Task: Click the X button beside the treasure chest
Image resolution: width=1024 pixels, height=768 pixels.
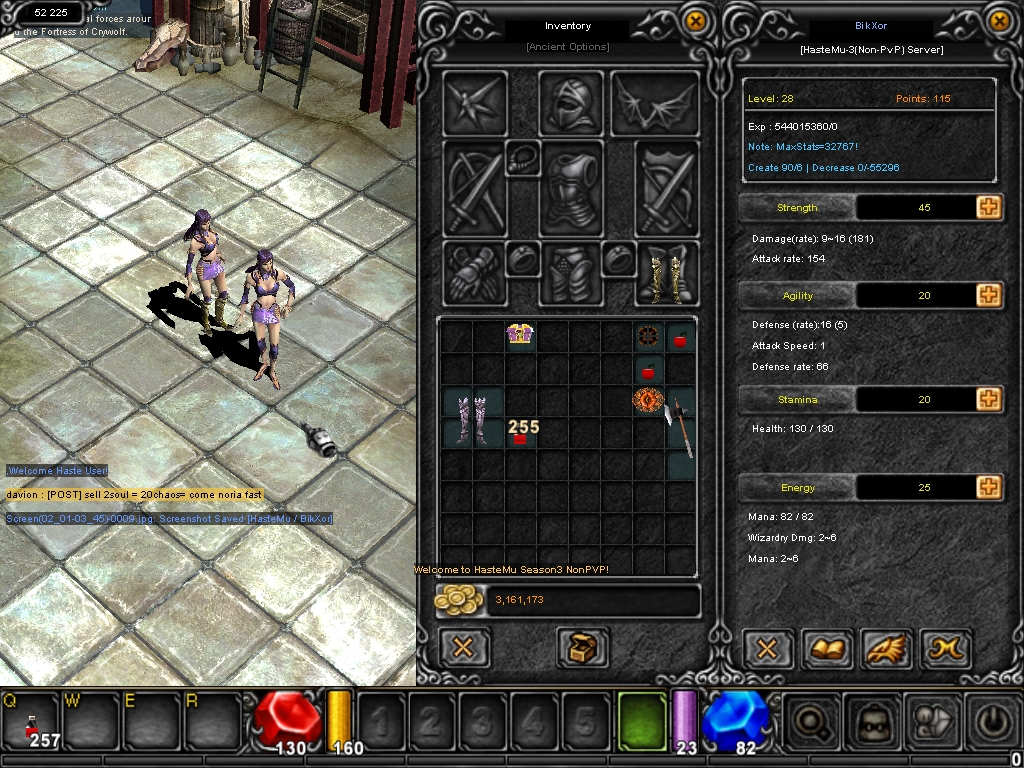Action: [463, 648]
